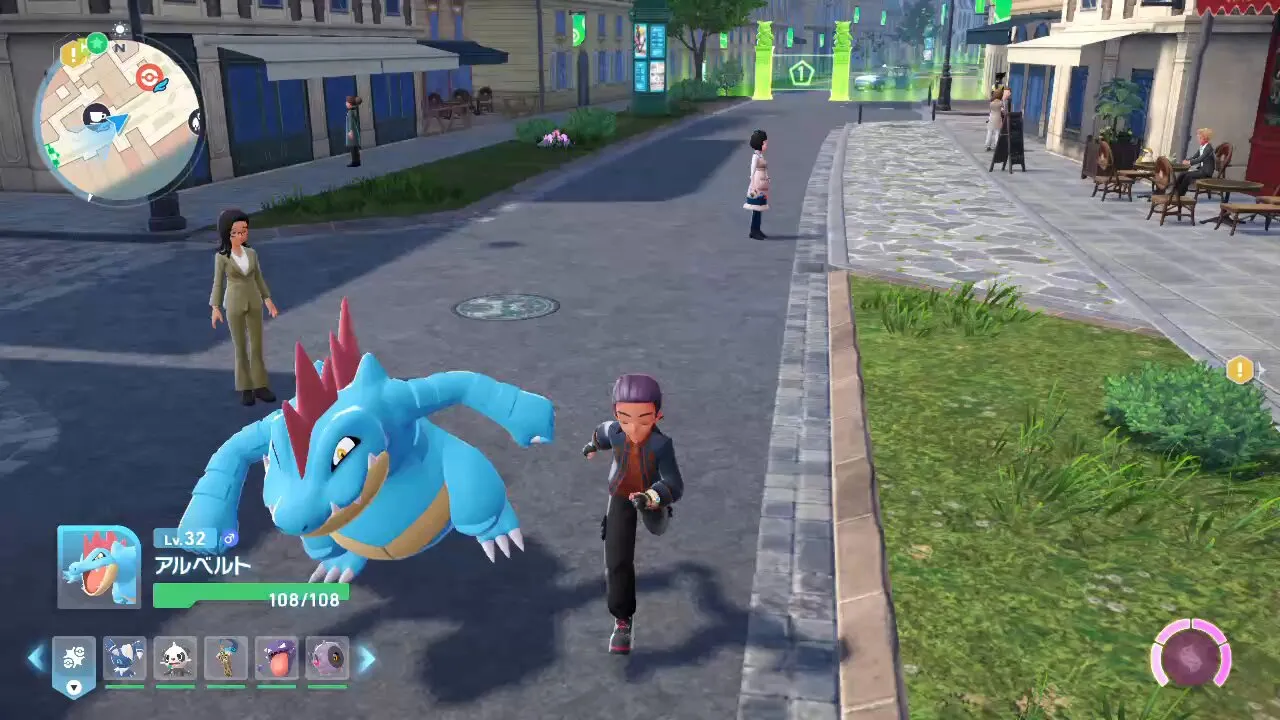The image size is (1280, 720).
Task: Select the sword Pokémon party slot
Action: (x=226, y=659)
